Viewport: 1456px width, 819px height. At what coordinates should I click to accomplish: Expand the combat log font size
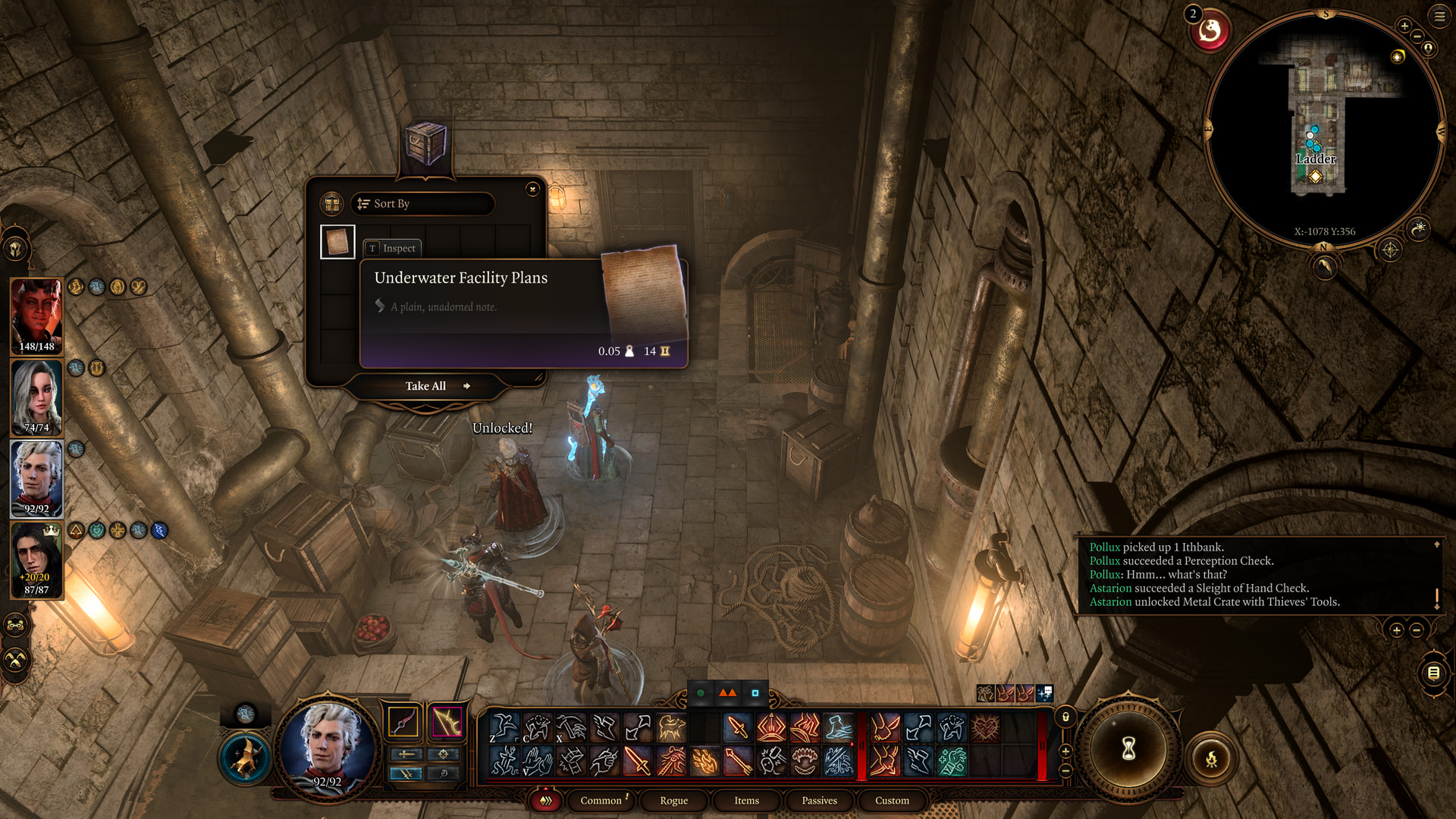[x=1396, y=629]
